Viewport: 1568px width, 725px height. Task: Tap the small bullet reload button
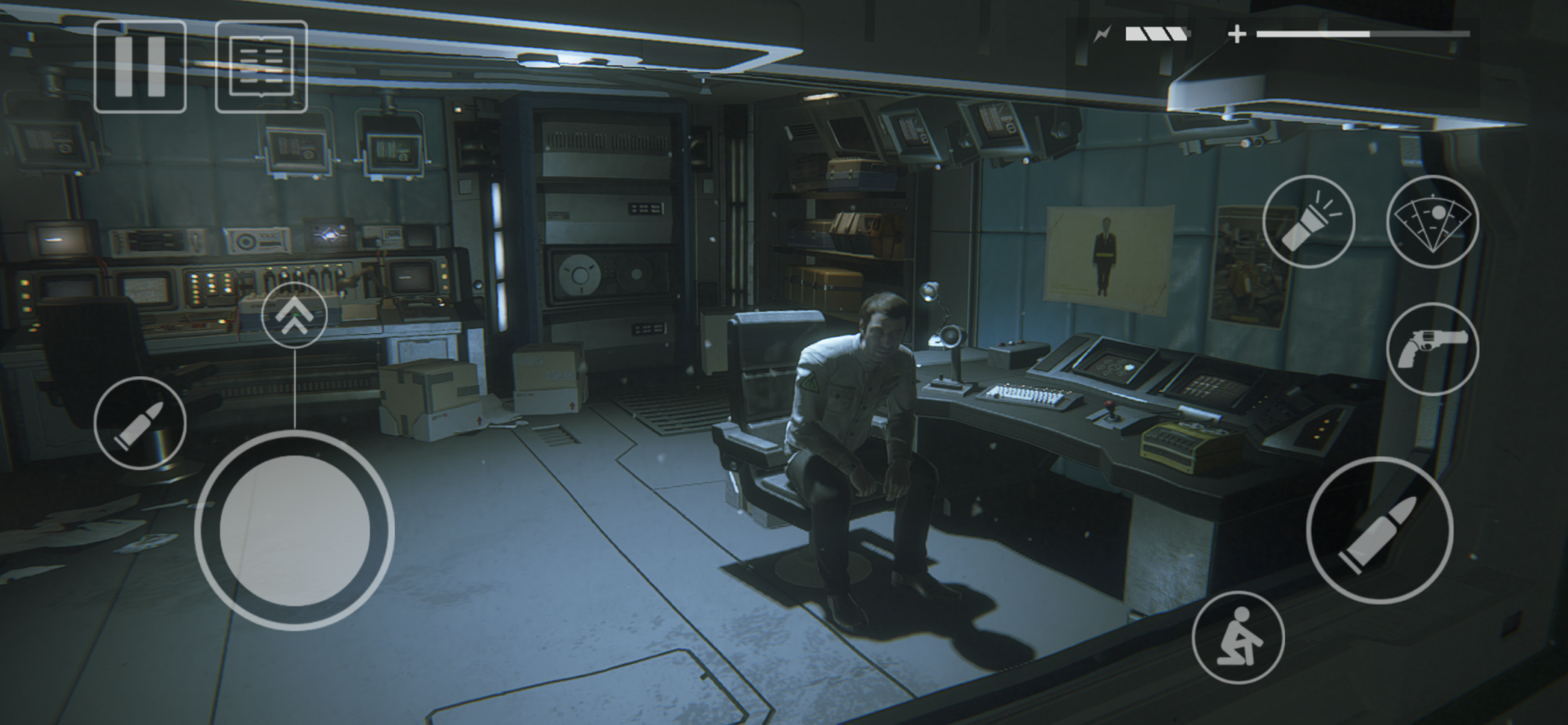click(140, 423)
